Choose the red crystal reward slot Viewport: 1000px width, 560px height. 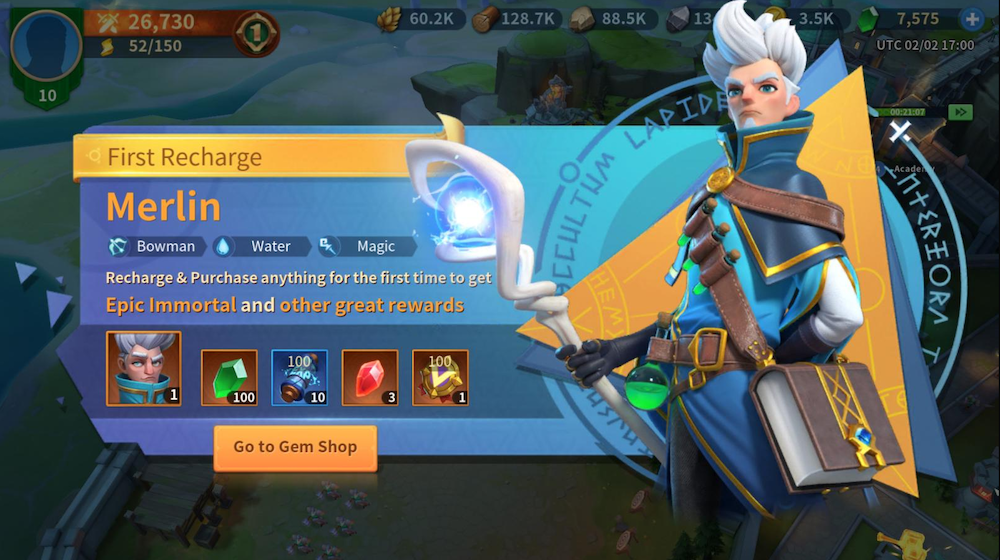coord(370,377)
